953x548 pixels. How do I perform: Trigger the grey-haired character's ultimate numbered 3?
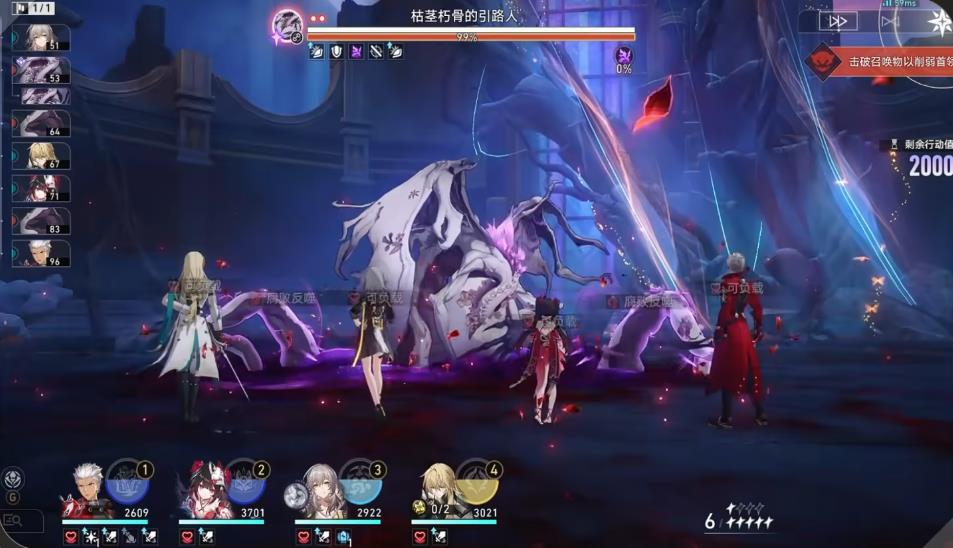[361, 484]
